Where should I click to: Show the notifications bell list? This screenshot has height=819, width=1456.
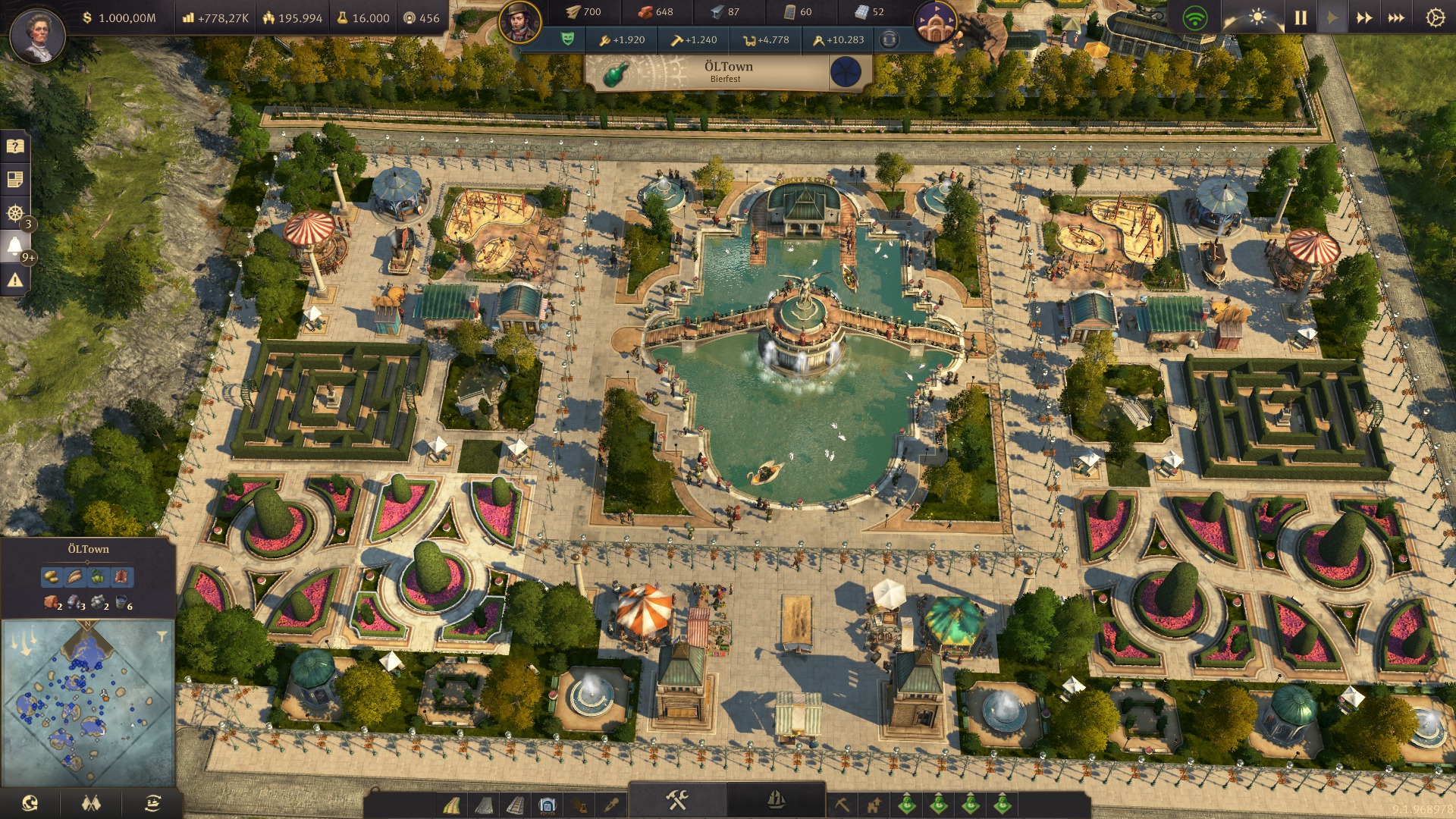pos(14,246)
